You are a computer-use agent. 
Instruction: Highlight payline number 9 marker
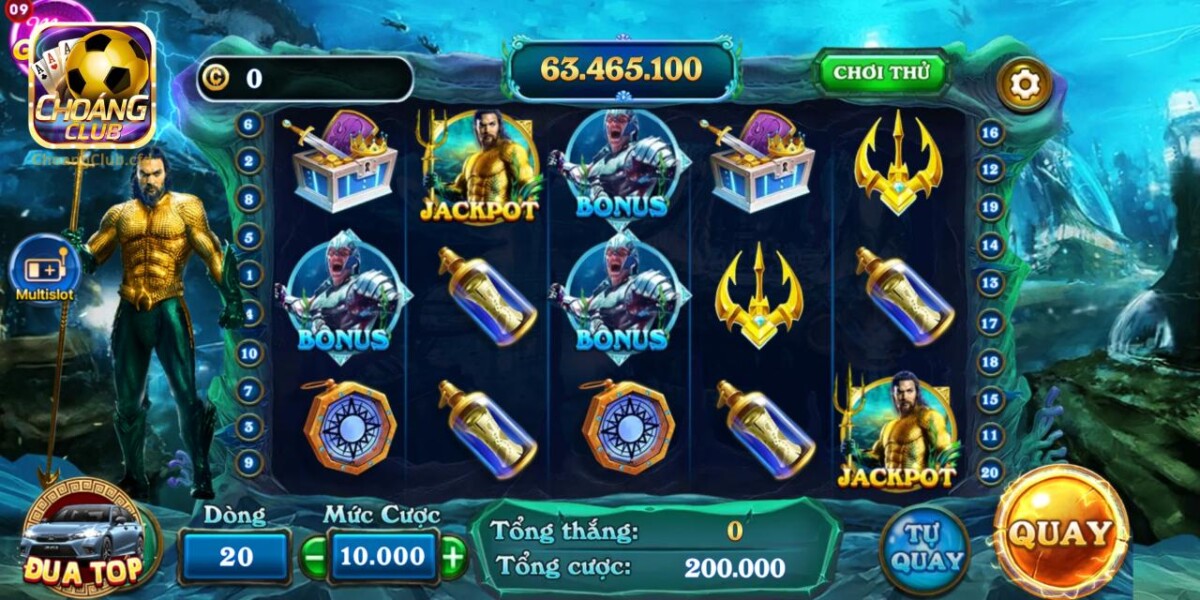[249, 463]
